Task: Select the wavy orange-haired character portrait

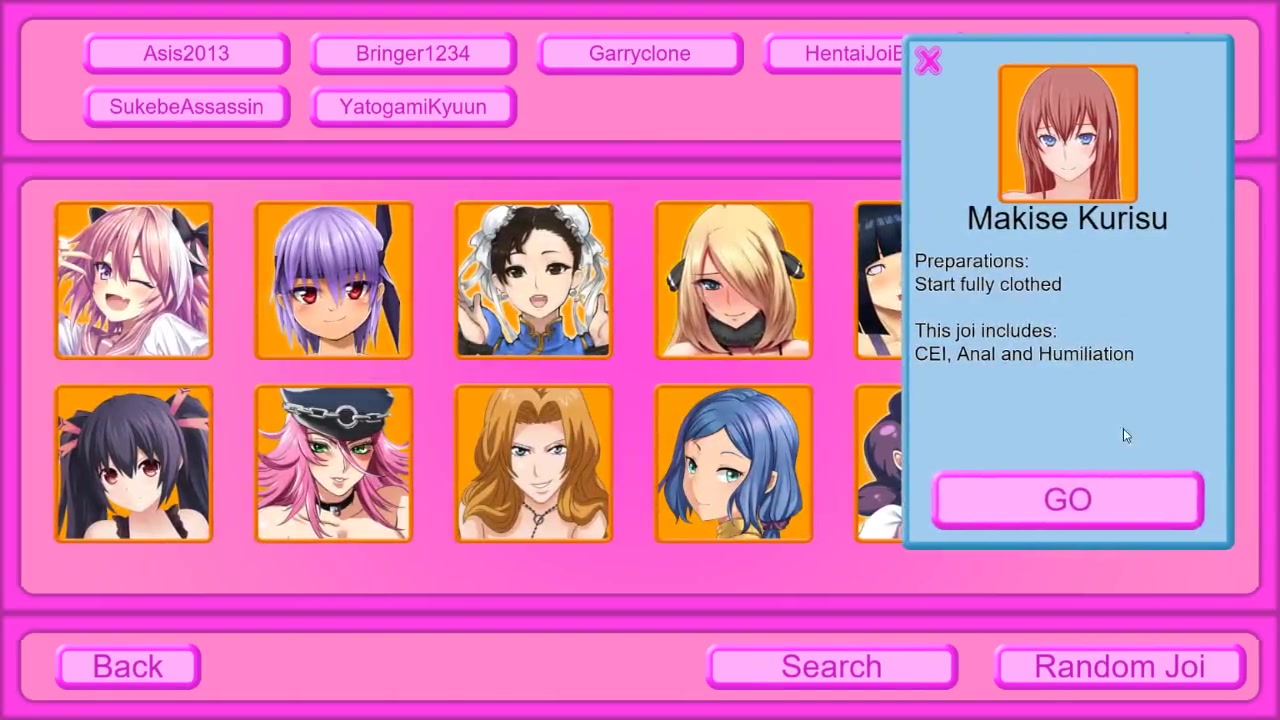Action: pos(534,464)
